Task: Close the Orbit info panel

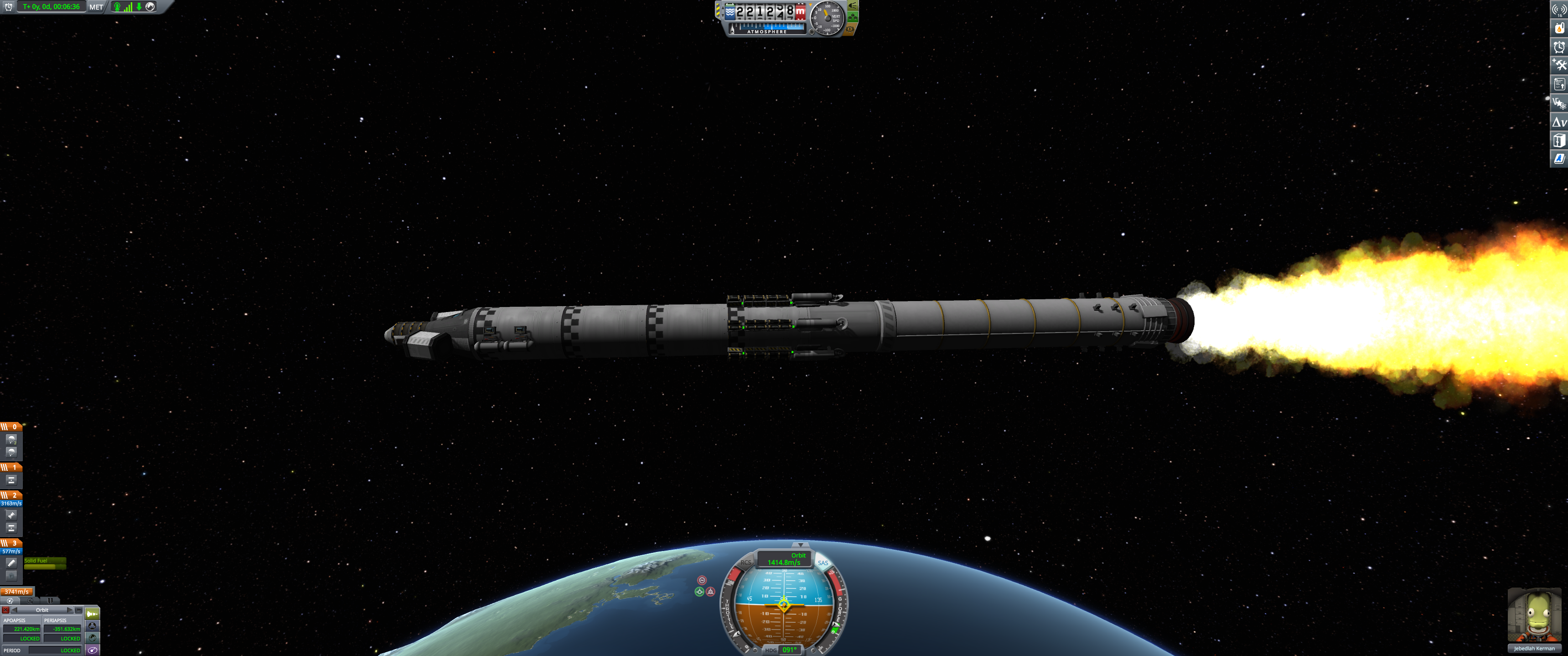Action: coord(5,610)
